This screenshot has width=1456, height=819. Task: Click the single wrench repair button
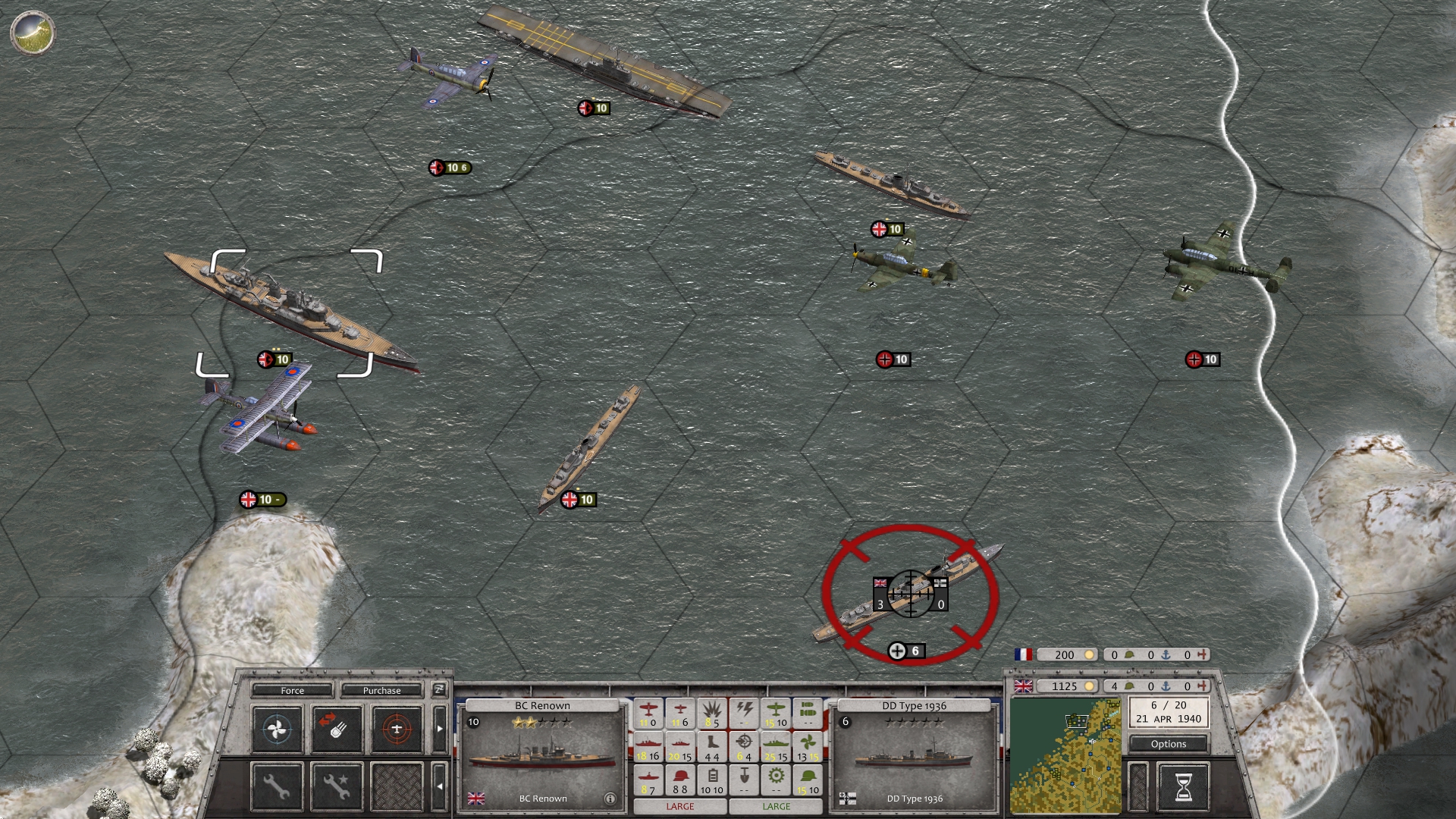(277, 786)
